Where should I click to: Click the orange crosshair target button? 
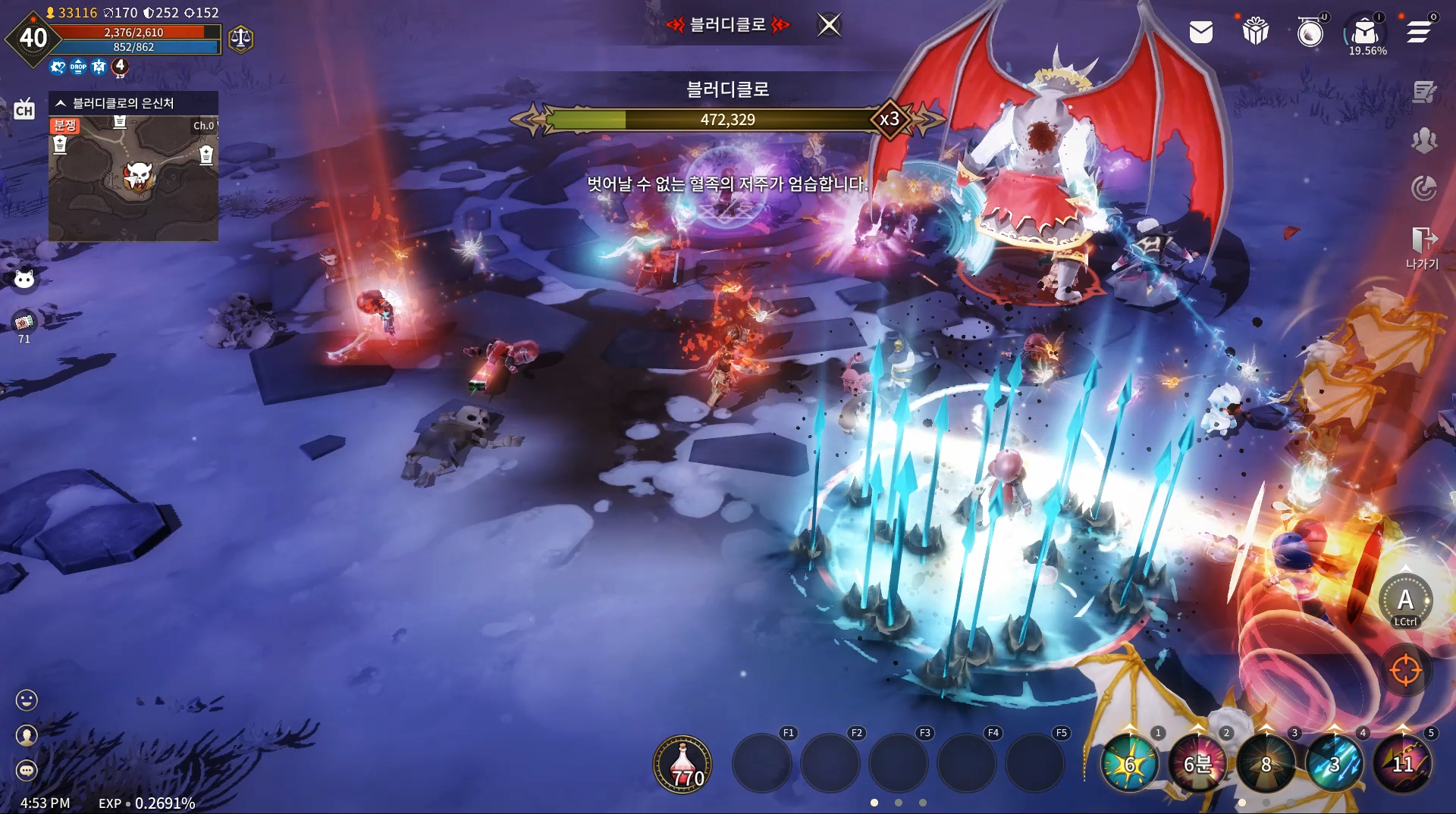tap(1405, 671)
